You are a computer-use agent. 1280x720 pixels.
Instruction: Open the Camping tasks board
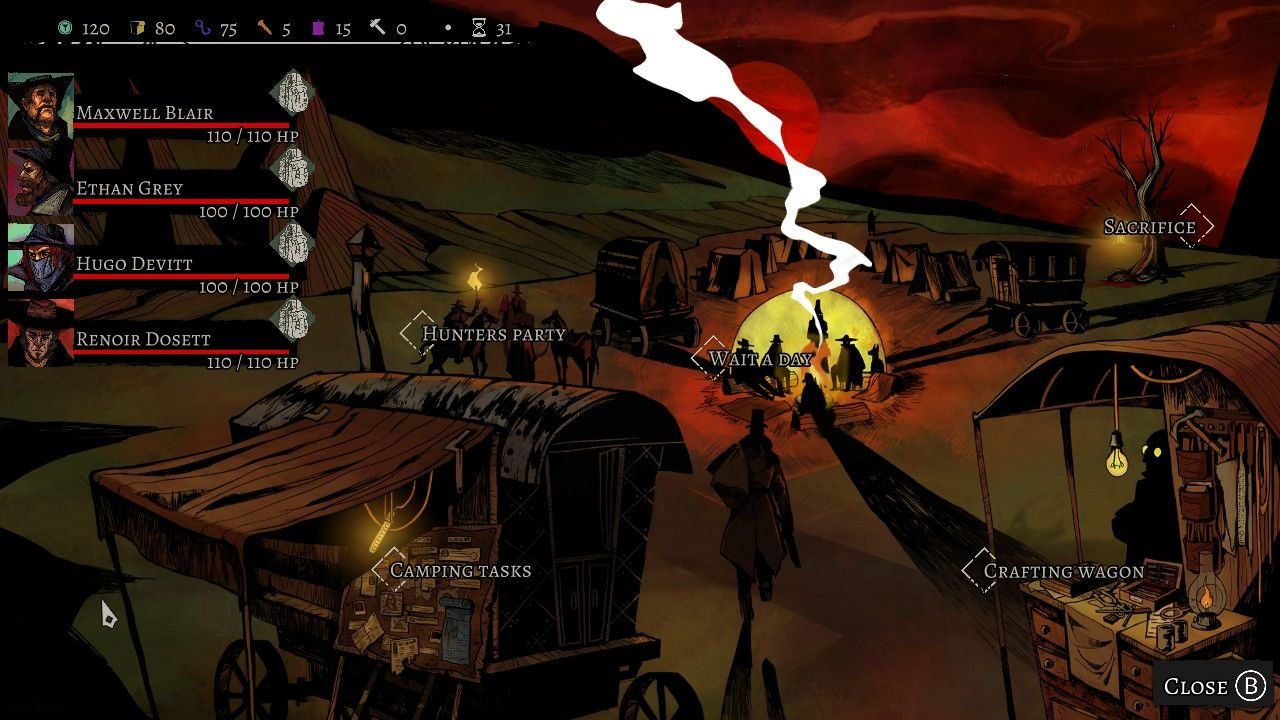[460, 570]
